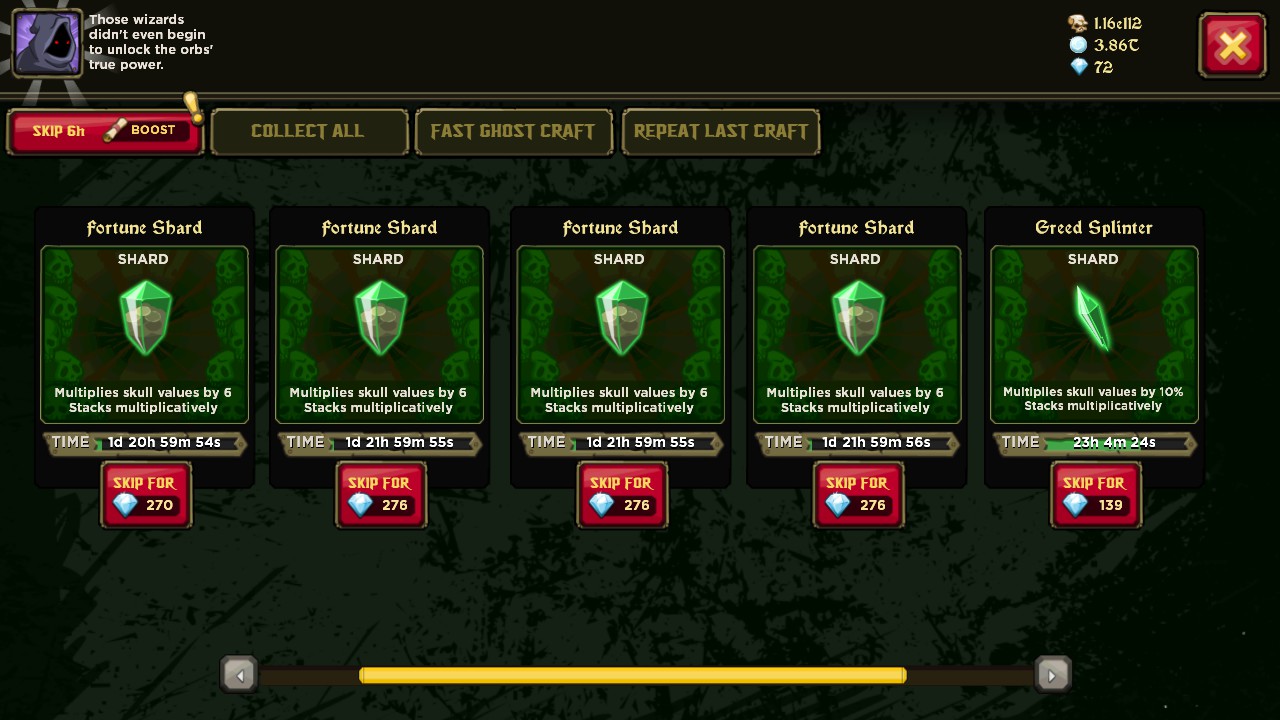The image size is (1280, 720).
Task: Skip the Greed Splinter craft for 139 gems
Action: (x=1094, y=493)
